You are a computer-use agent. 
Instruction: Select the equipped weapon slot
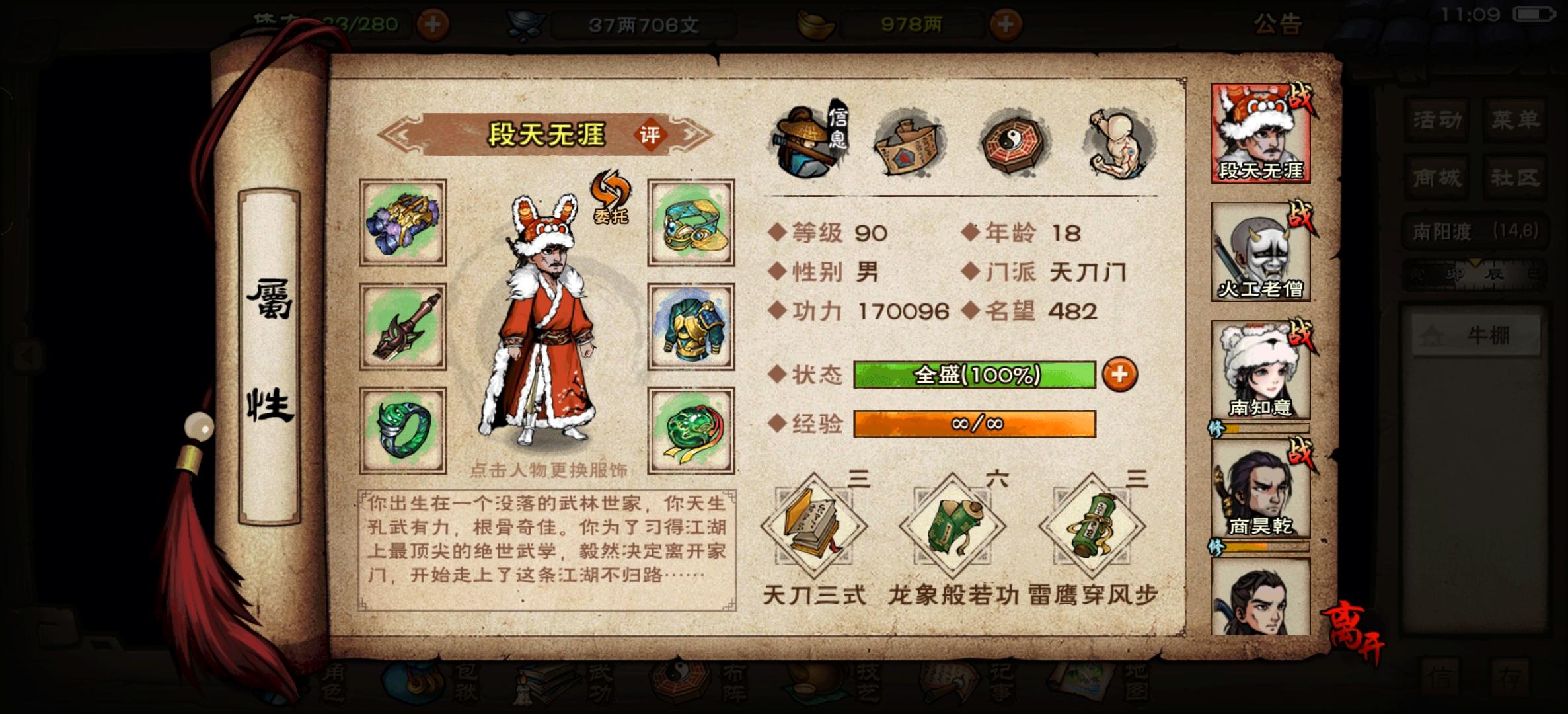404,327
